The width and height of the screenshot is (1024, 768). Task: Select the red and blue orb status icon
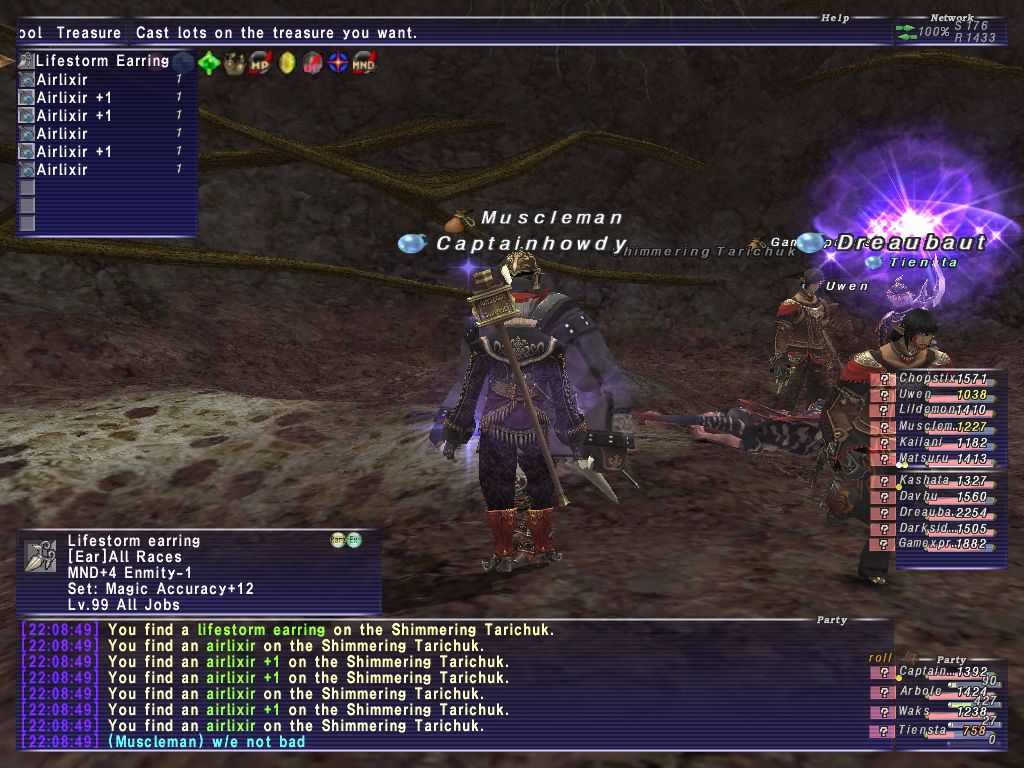coord(338,63)
